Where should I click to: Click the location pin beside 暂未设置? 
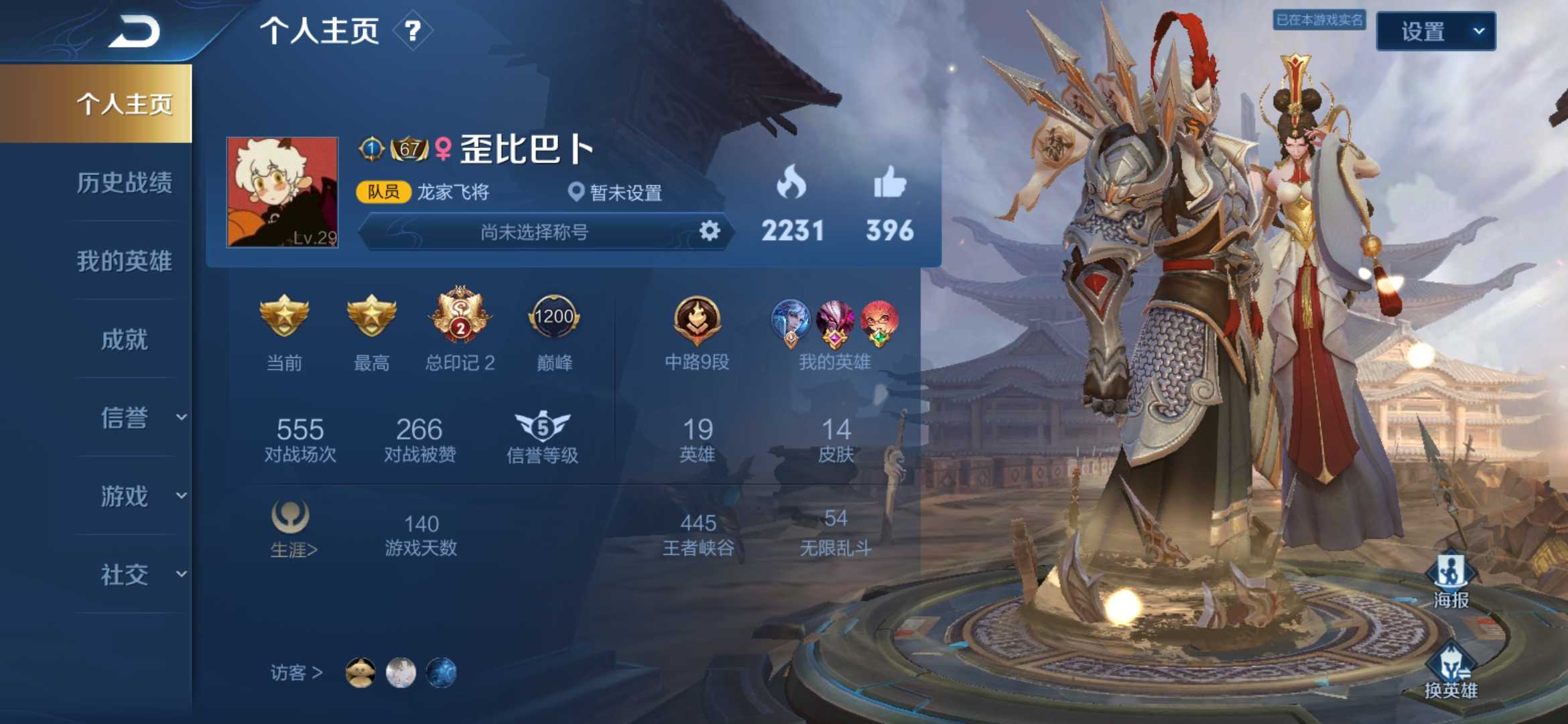(x=576, y=192)
